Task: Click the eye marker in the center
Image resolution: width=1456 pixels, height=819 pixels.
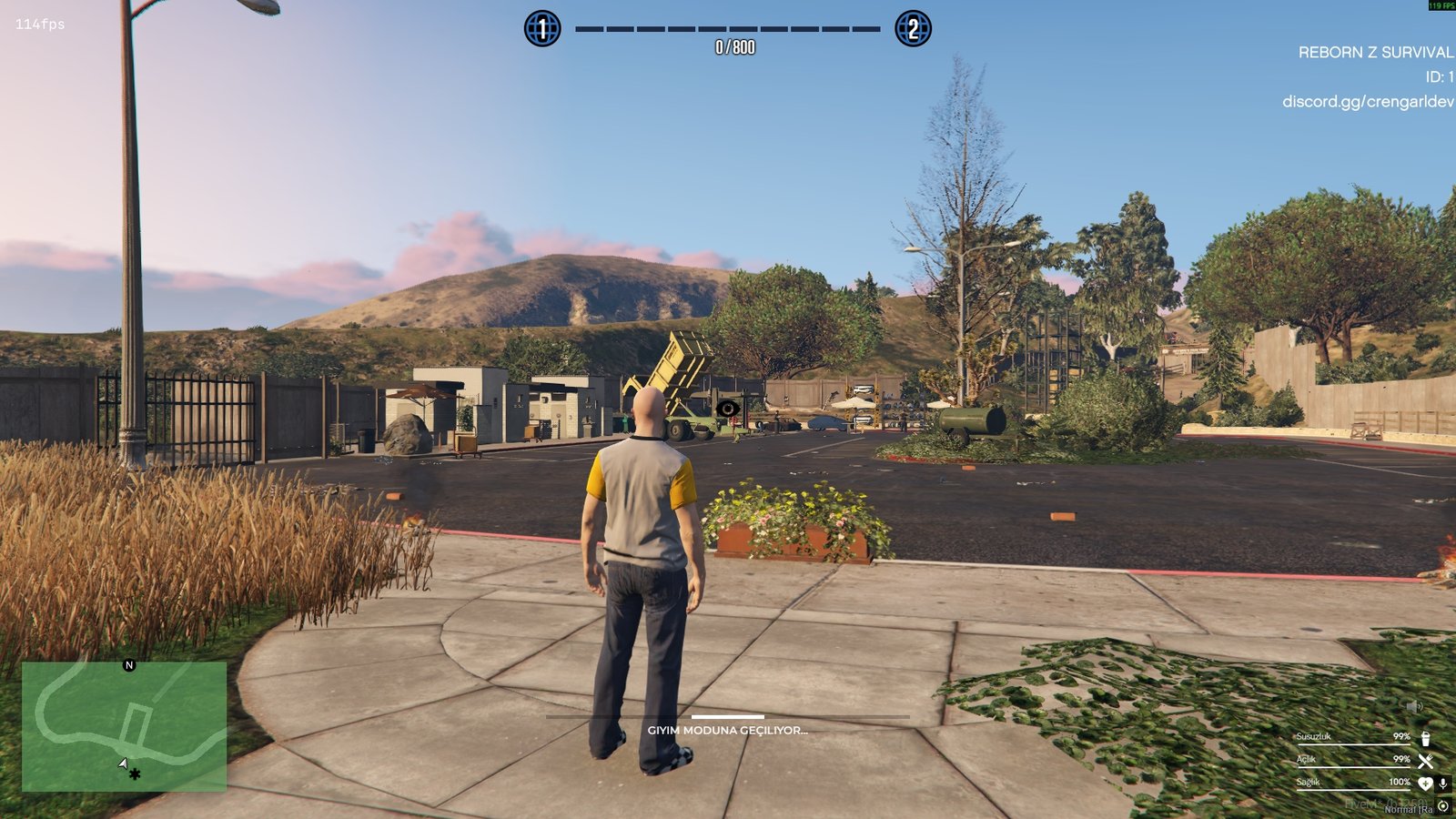Action: click(728, 409)
